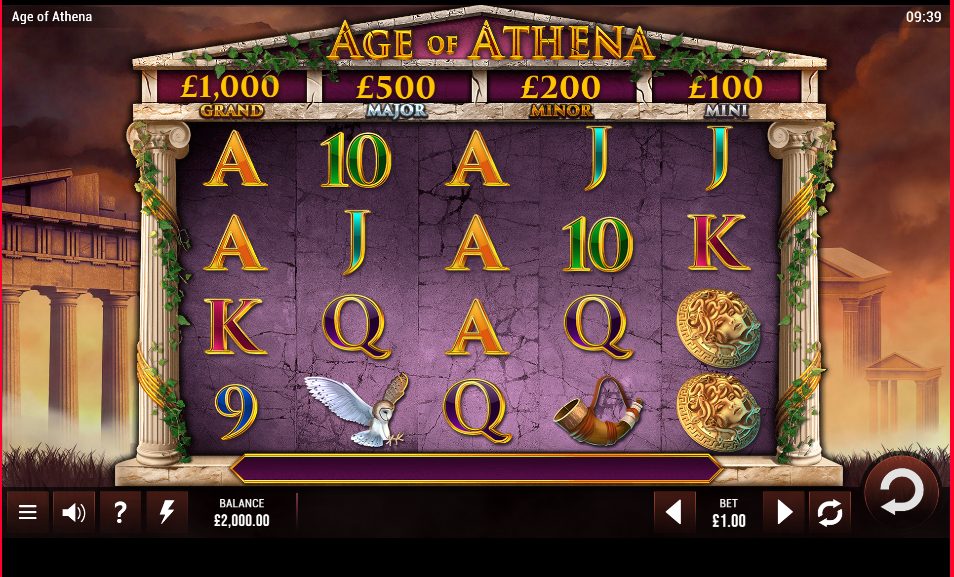Increase the bet with right arrow
Viewport: 954px width, 577px height.
(x=784, y=513)
